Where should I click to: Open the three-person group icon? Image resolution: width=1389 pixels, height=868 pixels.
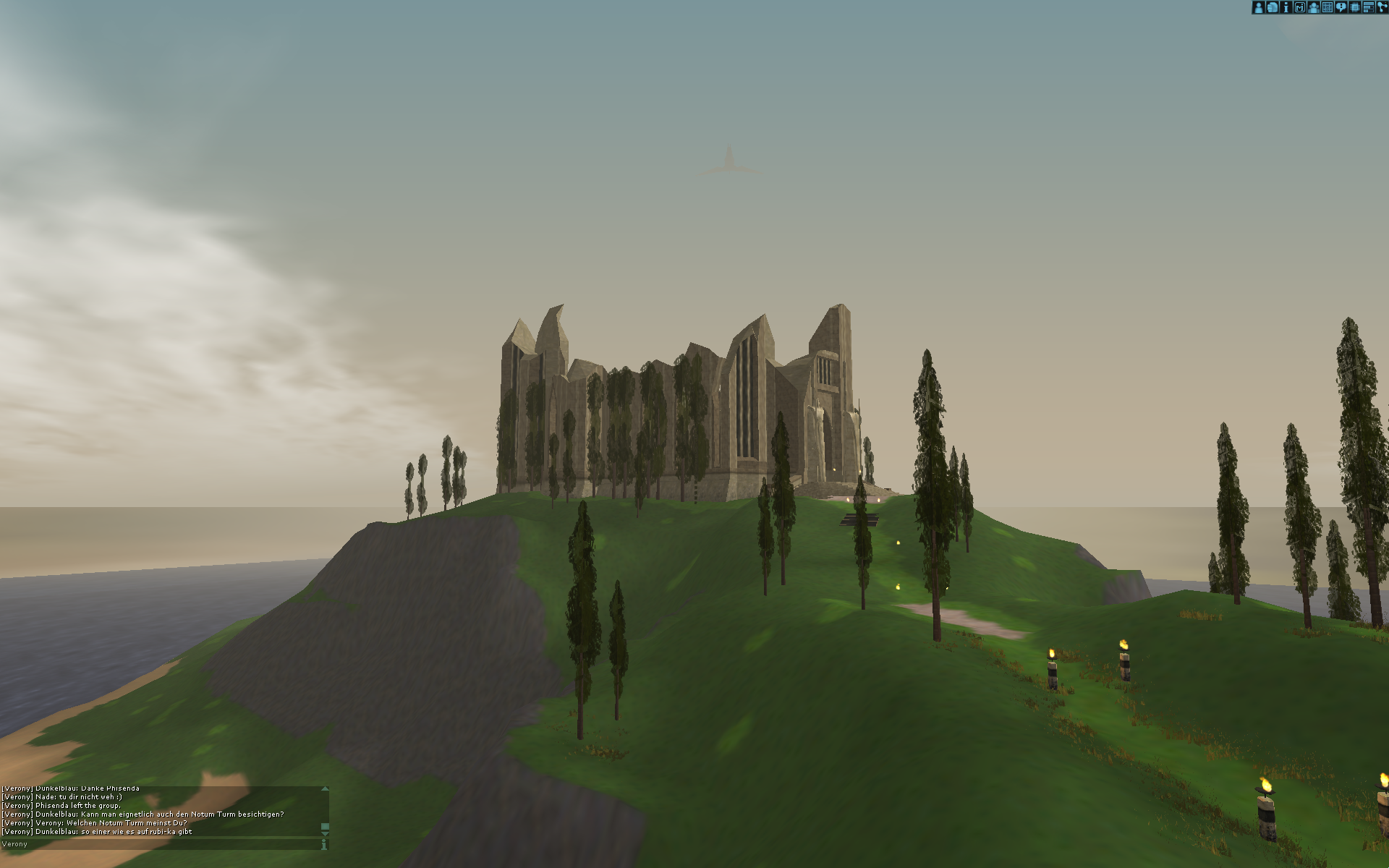click(1313, 7)
